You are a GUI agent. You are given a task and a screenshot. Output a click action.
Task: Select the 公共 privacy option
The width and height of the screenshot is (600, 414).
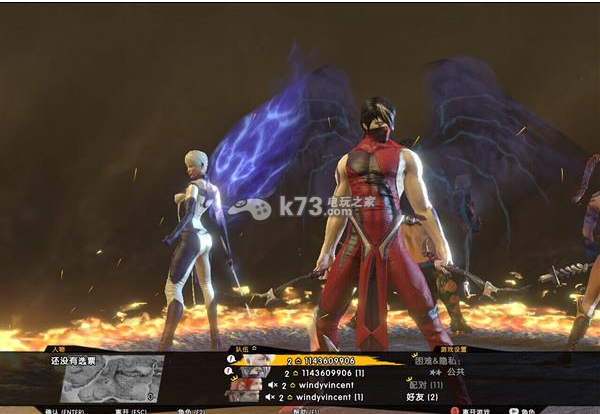tap(454, 372)
